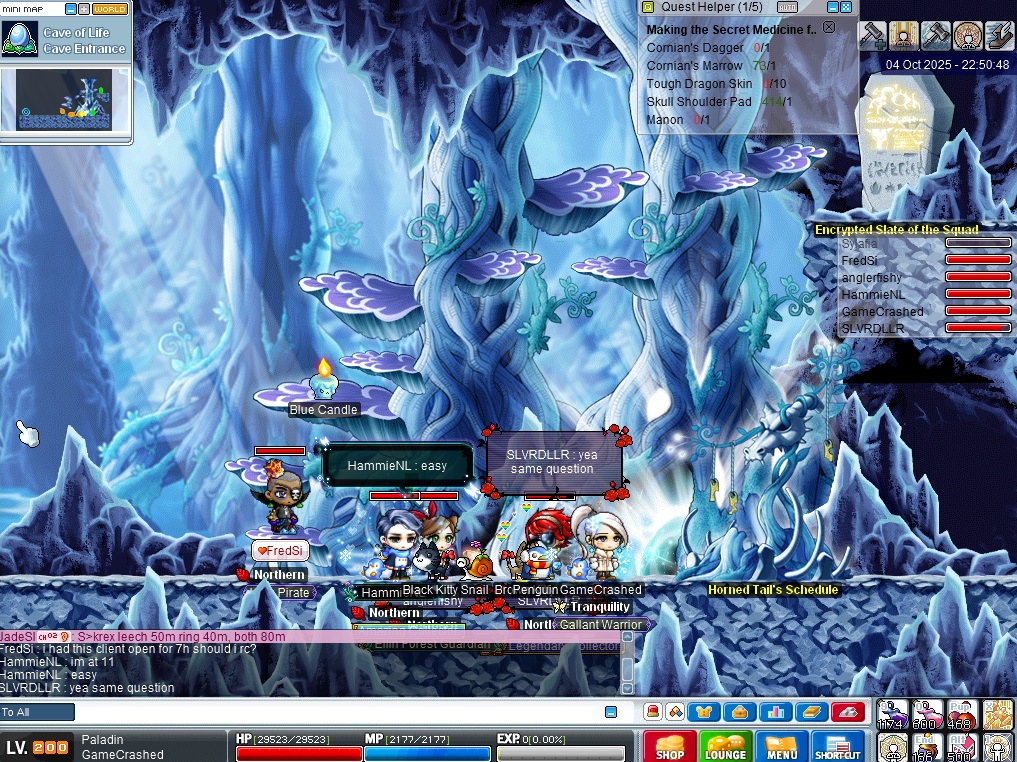Open the inventory bag icon button

point(741,712)
